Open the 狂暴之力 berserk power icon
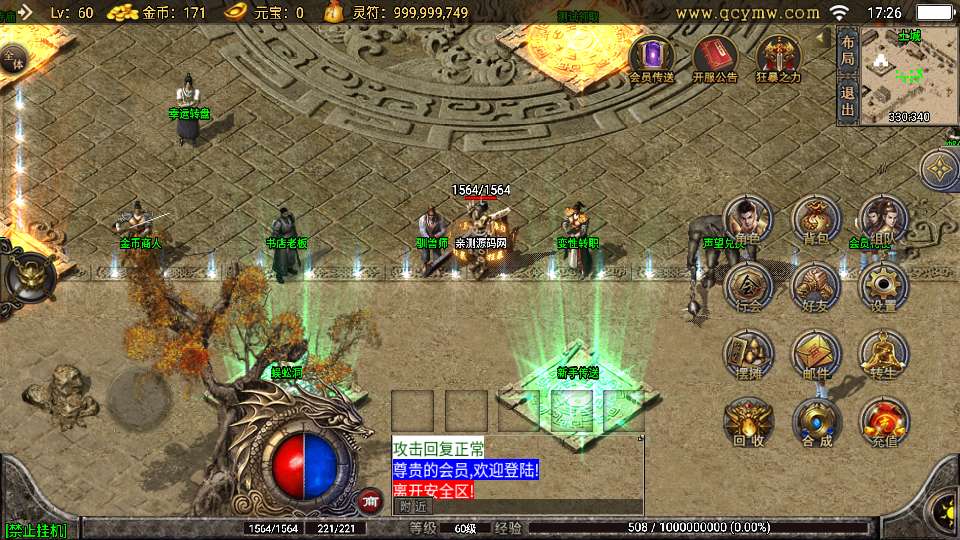 click(x=778, y=58)
